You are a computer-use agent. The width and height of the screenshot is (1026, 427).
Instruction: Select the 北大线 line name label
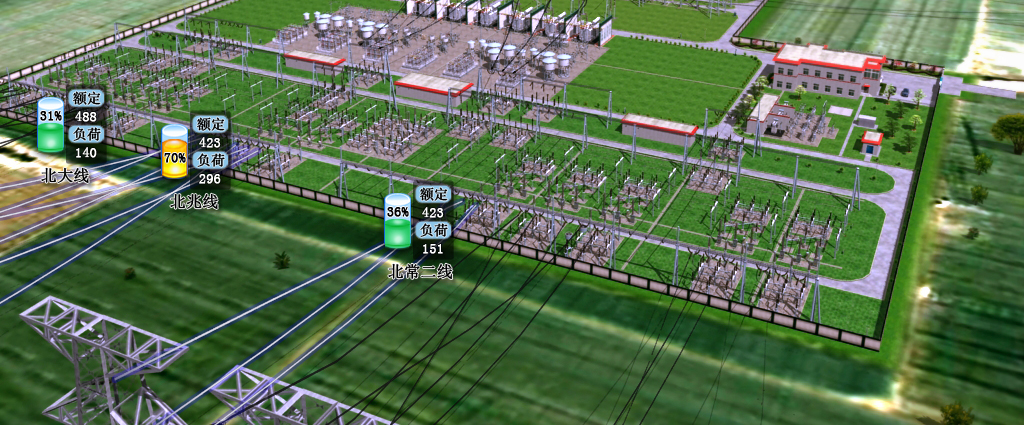pyautogui.click(x=66, y=175)
